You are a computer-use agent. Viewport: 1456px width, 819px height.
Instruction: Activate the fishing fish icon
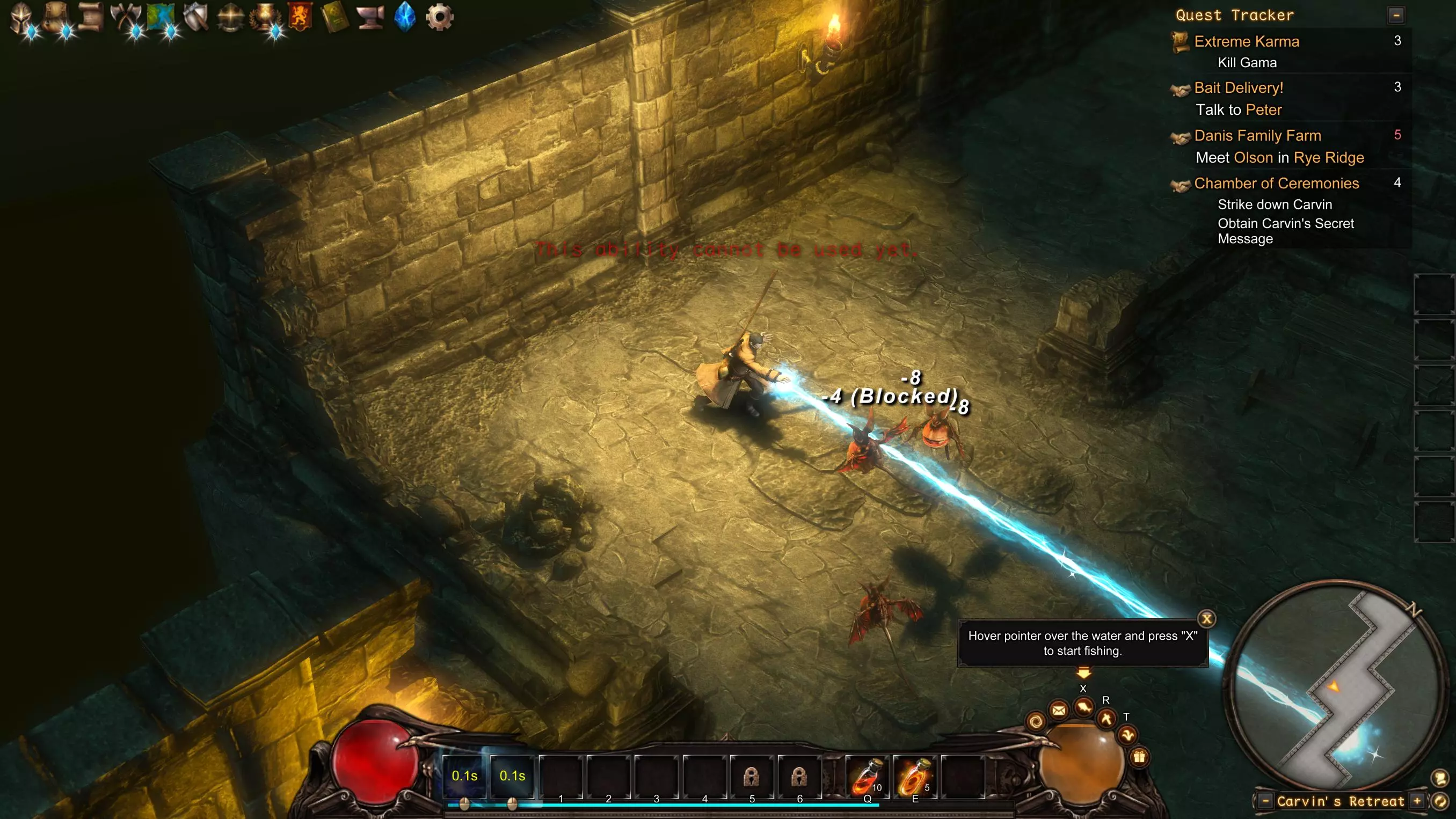pos(1083,707)
